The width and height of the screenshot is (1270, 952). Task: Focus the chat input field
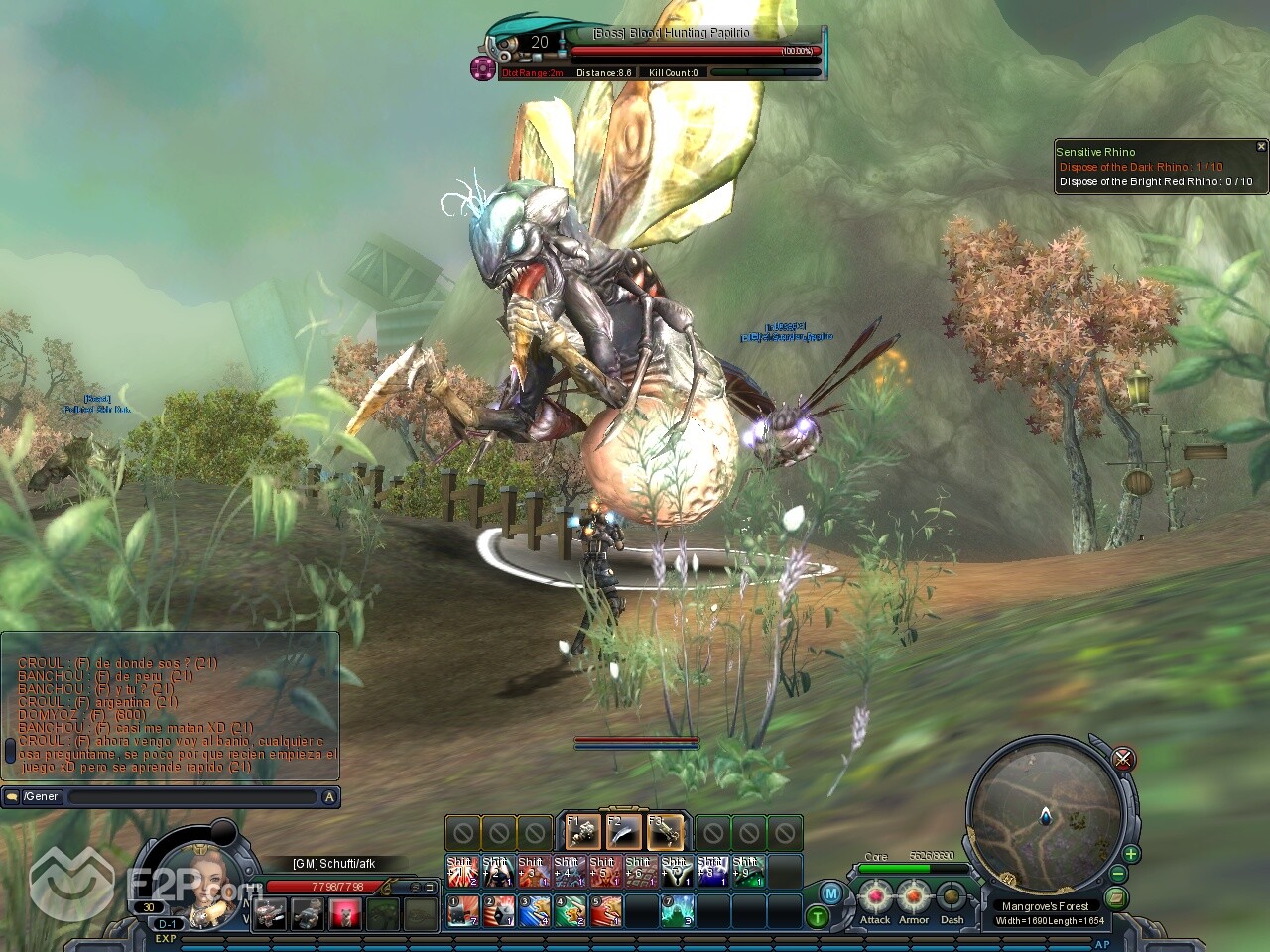[193, 796]
